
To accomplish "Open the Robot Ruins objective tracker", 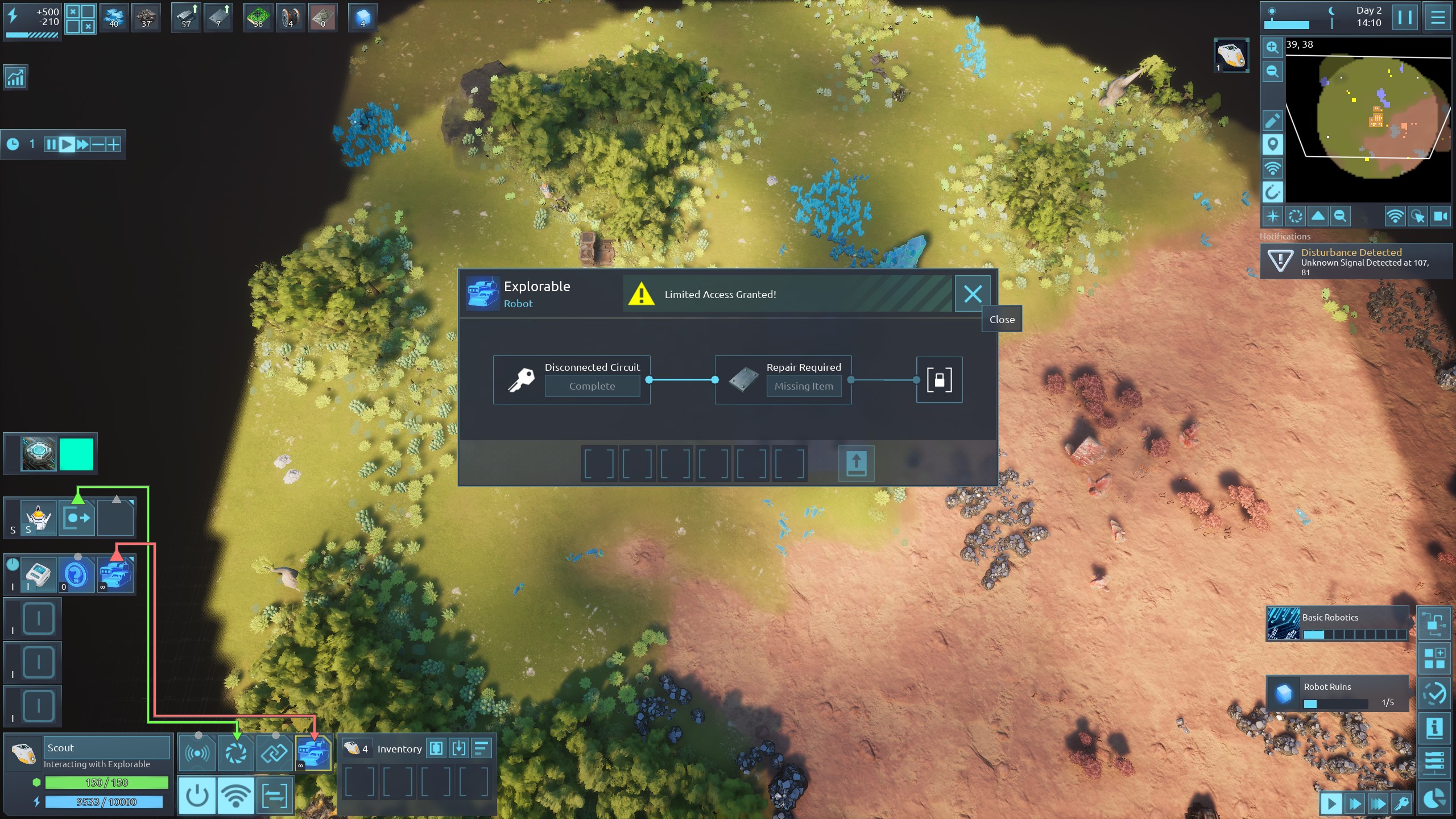I will point(1337,693).
